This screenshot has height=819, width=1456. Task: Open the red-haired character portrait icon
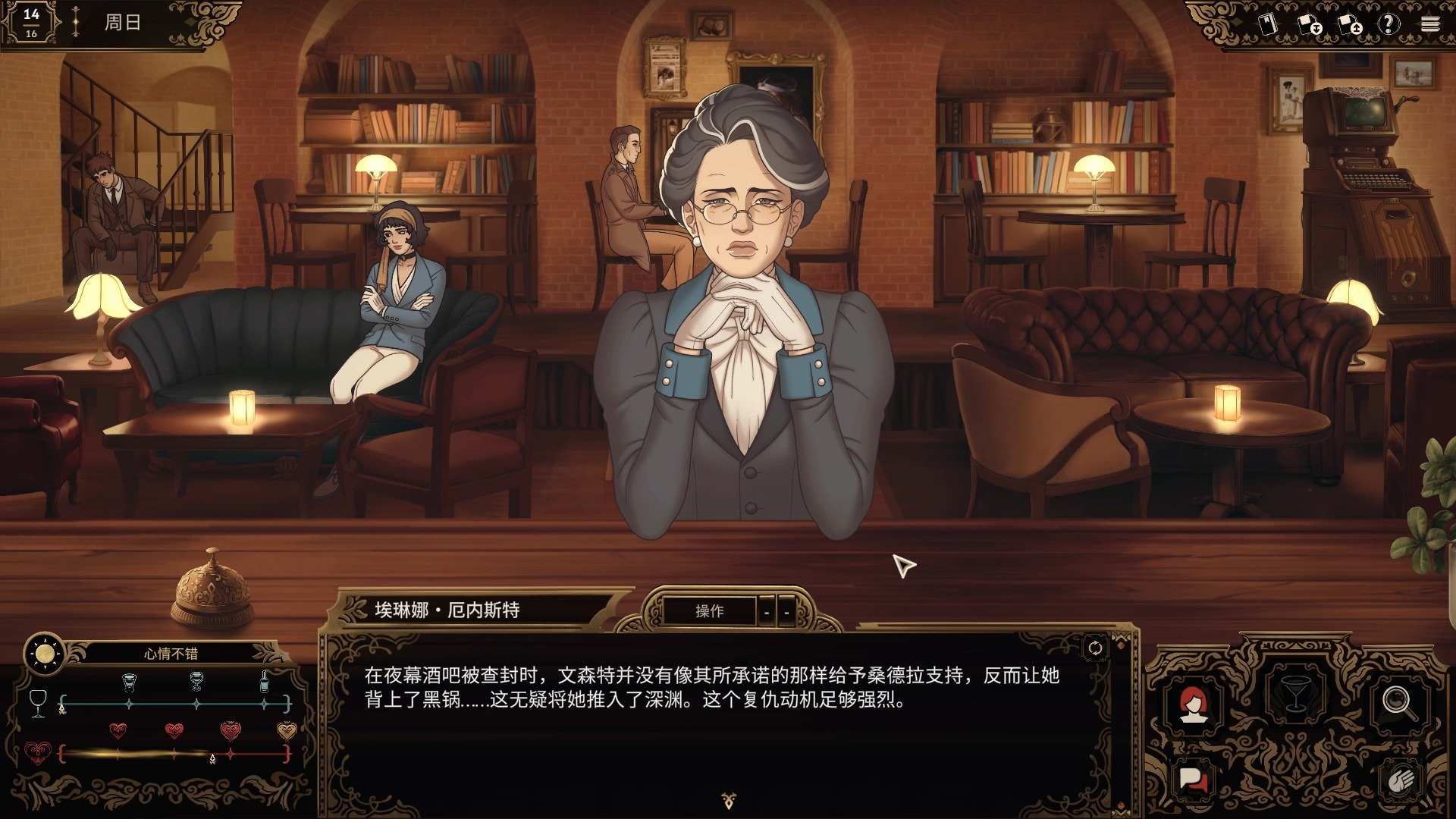point(1194,704)
